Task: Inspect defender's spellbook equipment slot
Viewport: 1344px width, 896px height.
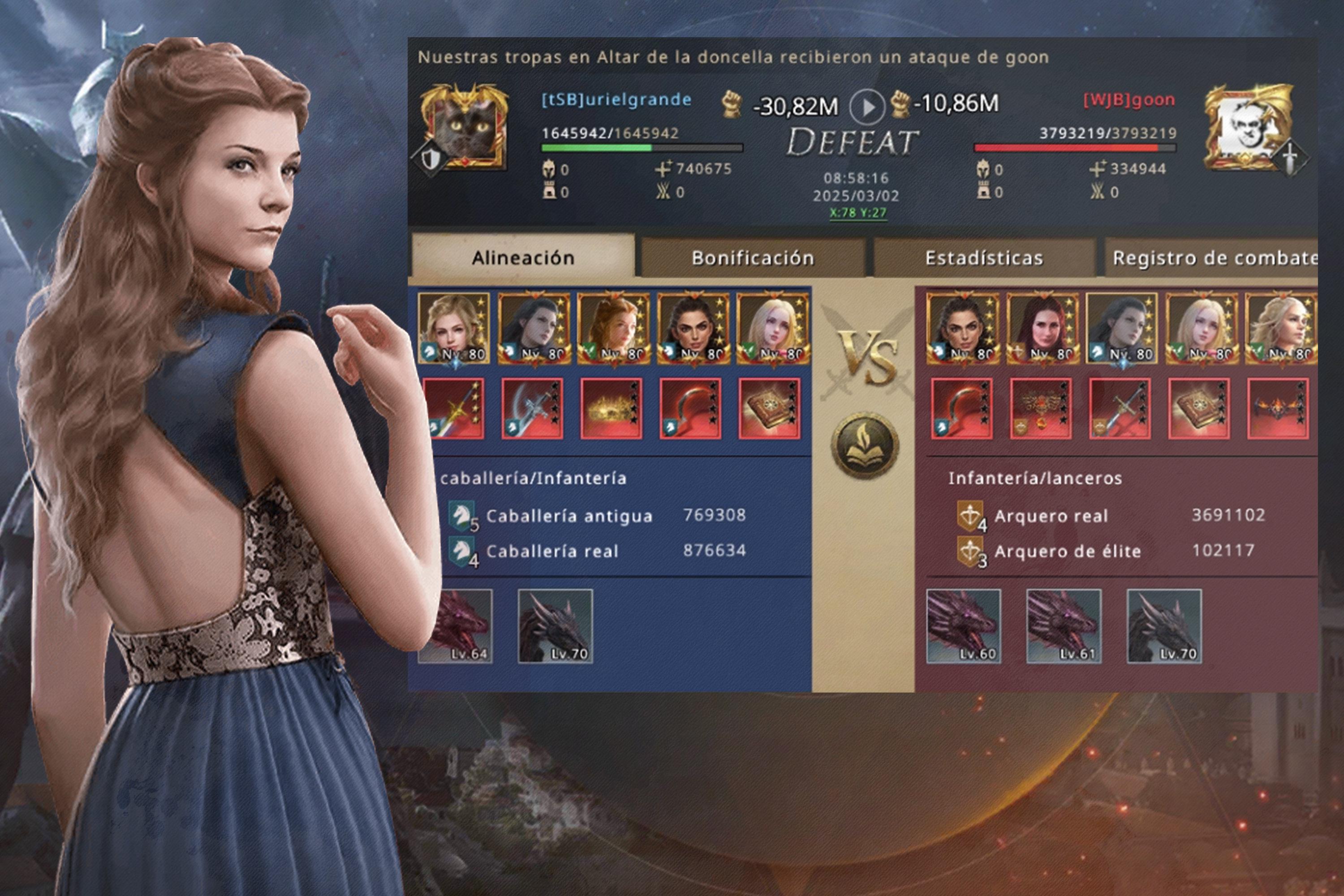Action: pyautogui.click(x=769, y=409)
